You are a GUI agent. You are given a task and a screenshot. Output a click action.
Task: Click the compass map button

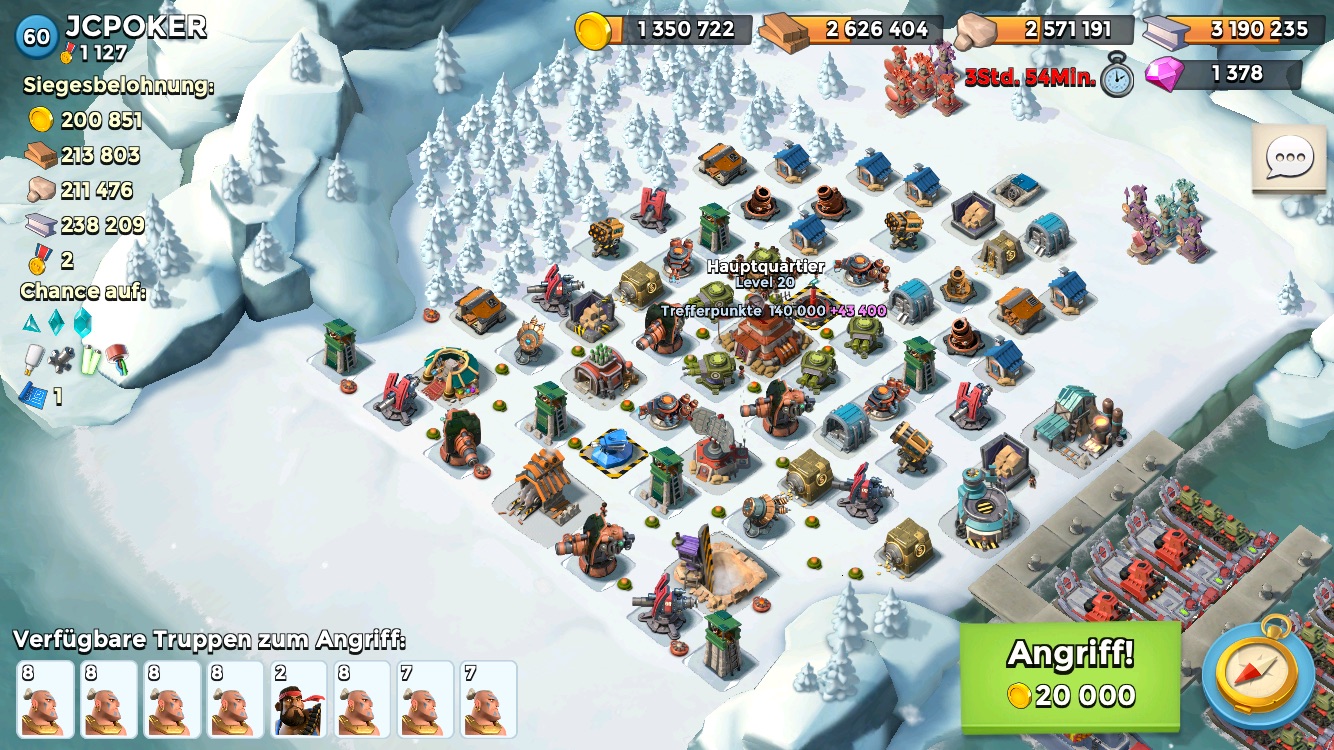click(x=1258, y=672)
